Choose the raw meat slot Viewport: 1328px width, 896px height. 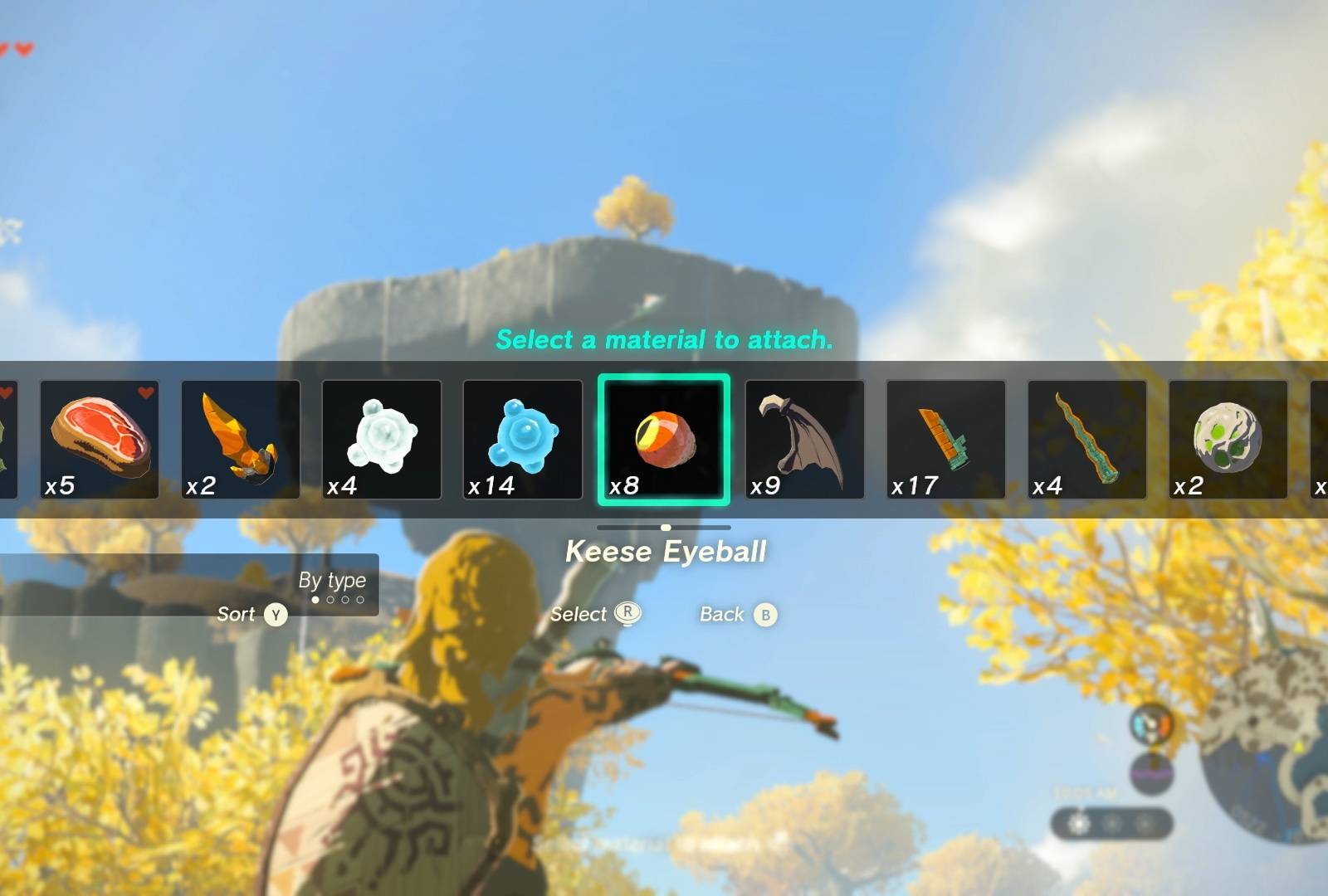tap(100, 439)
